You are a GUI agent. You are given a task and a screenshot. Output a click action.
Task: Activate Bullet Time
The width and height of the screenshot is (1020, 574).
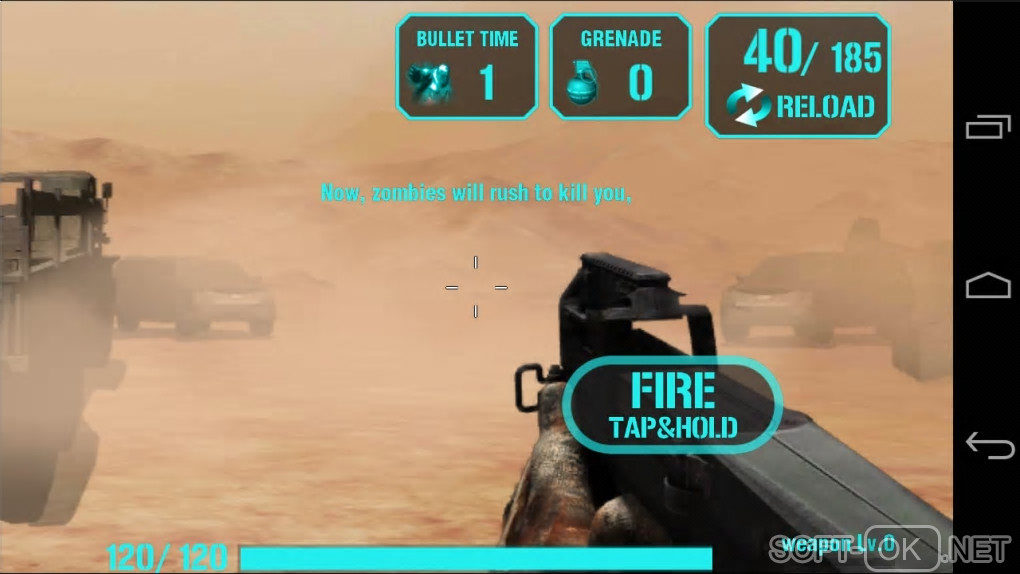(x=467, y=67)
